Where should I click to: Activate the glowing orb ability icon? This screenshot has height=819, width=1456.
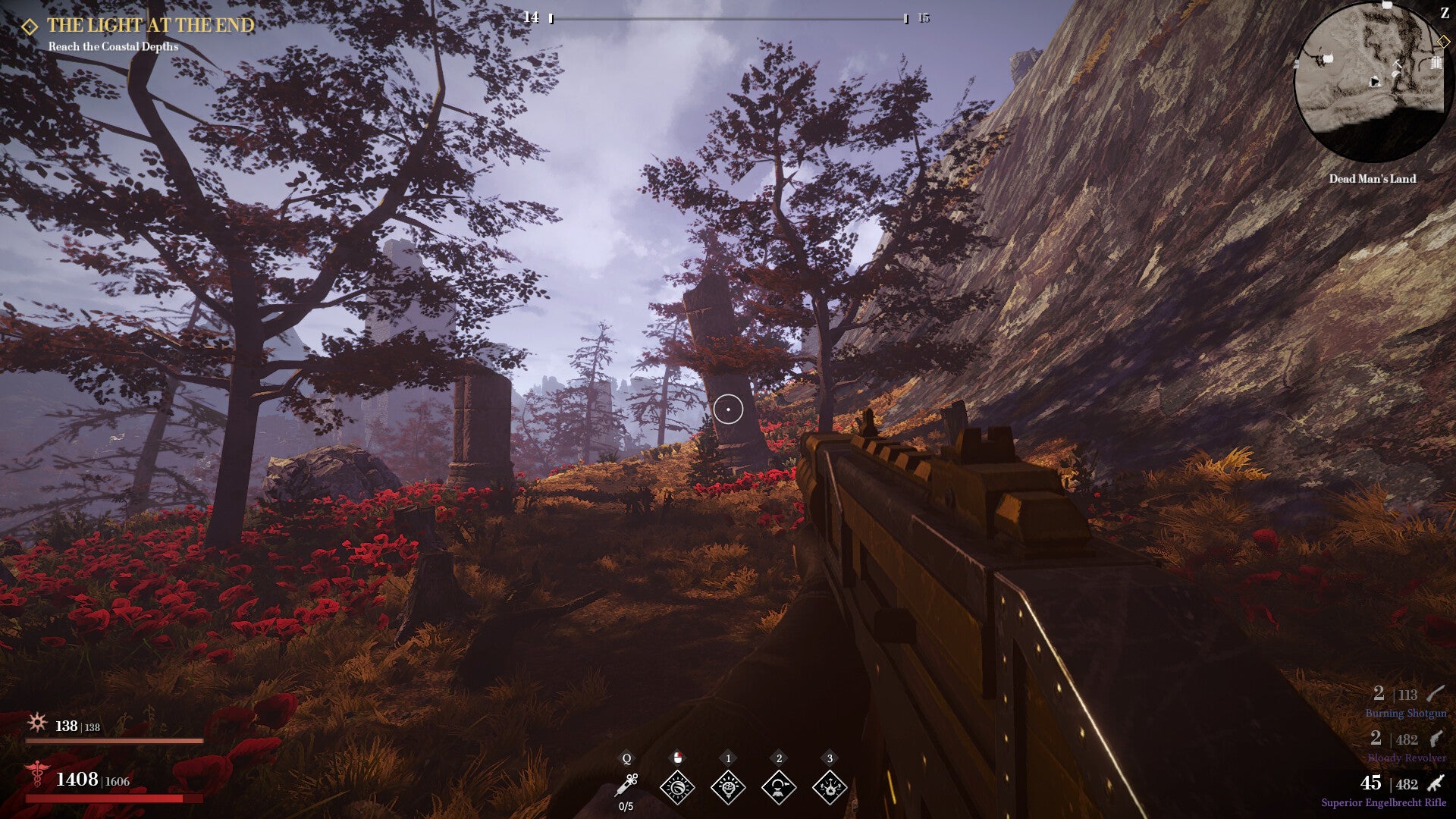677,787
